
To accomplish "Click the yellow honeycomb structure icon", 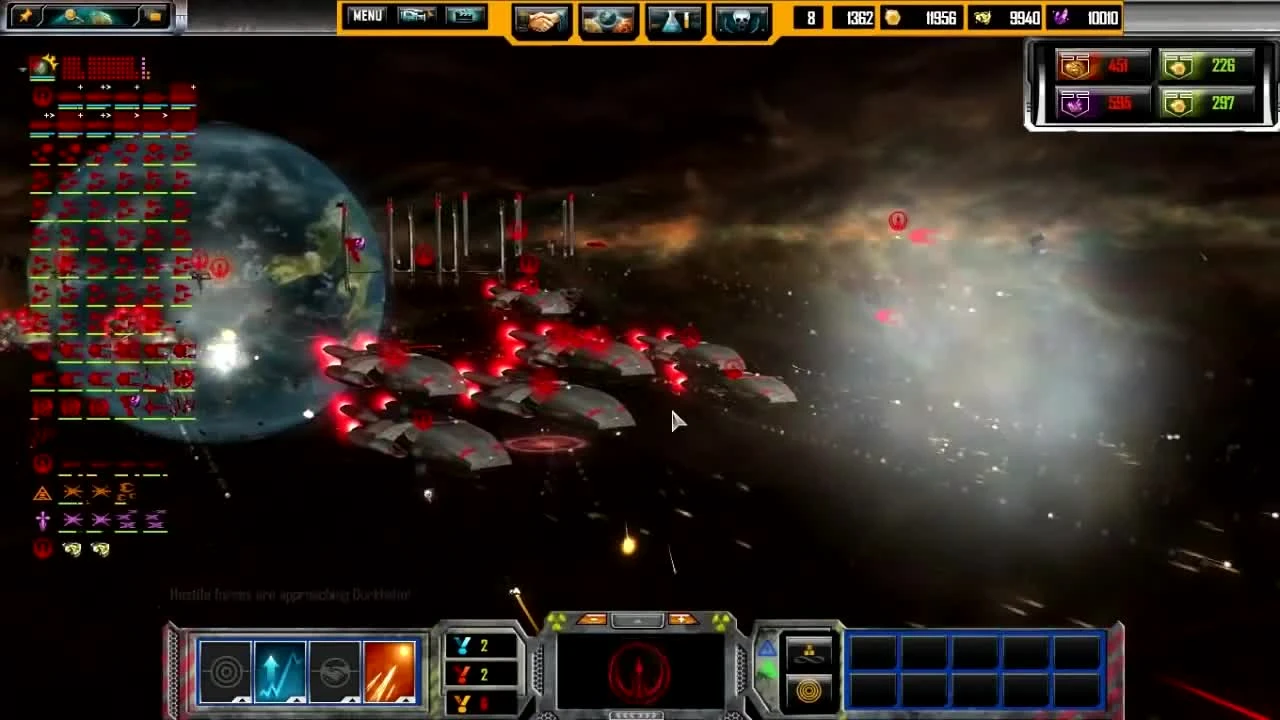I will click(808, 653).
